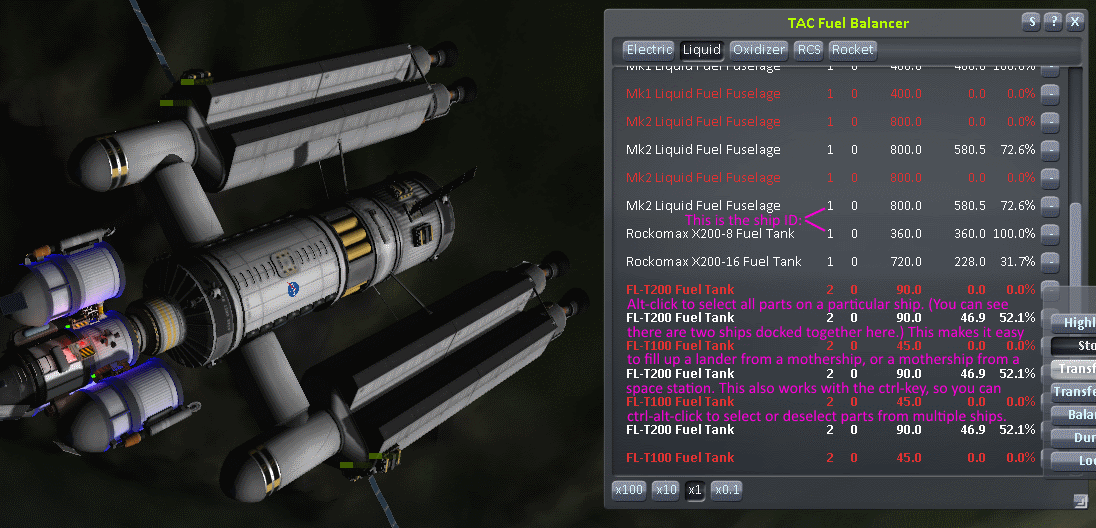Choose the x10 rate multiplier
The width and height of the screenshot is (1096, 528).
(665, 490)
